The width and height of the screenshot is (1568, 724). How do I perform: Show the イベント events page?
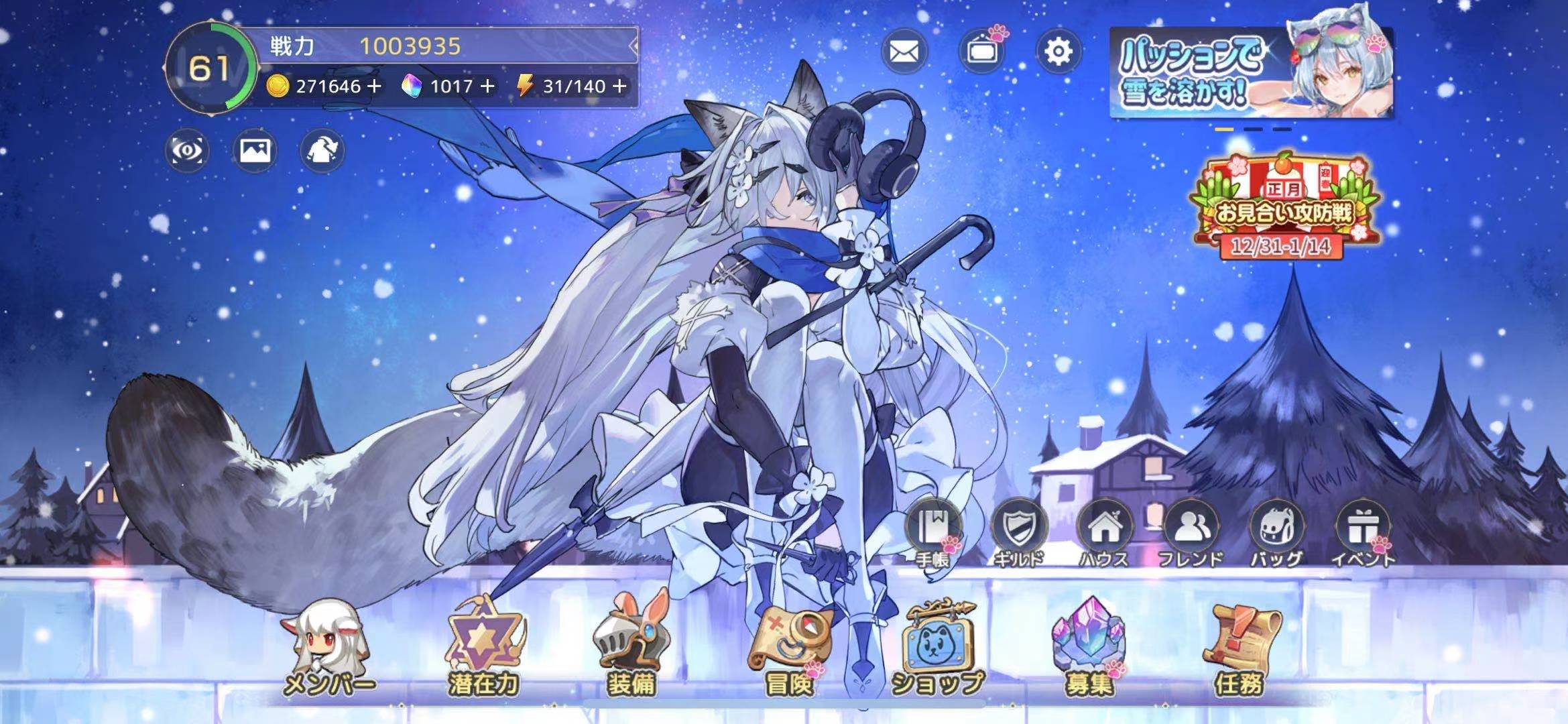(1362, 532)
